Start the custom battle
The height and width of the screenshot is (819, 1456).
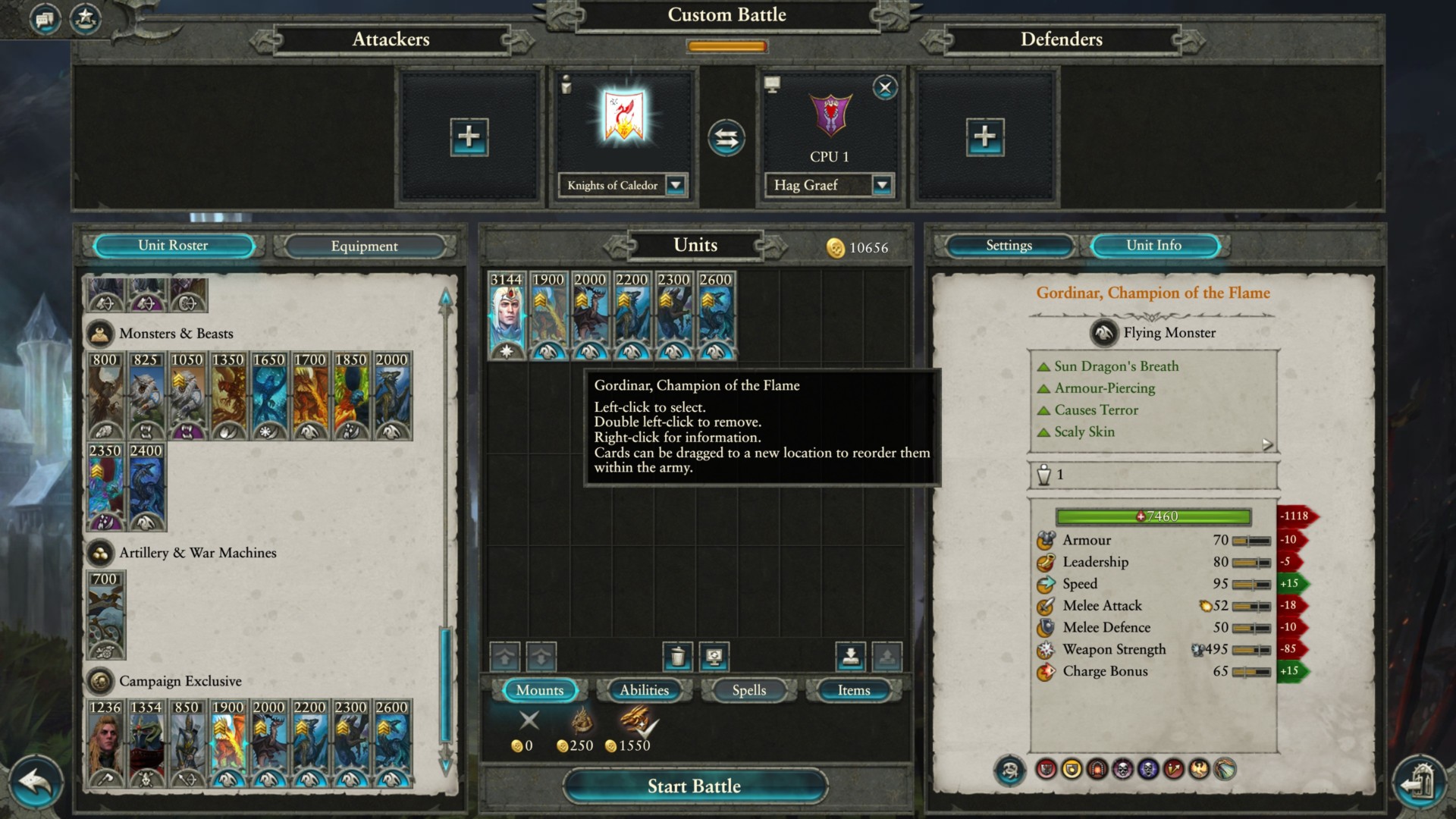(x=694, y=786)
